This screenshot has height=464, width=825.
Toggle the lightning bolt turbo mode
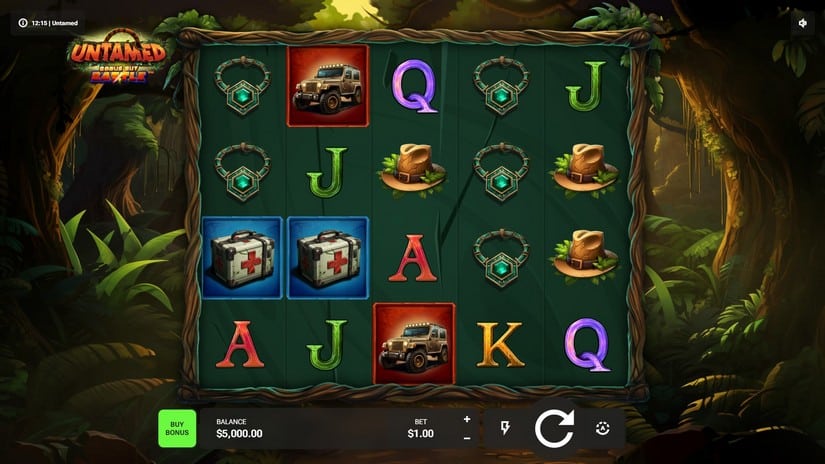point(505,428)
